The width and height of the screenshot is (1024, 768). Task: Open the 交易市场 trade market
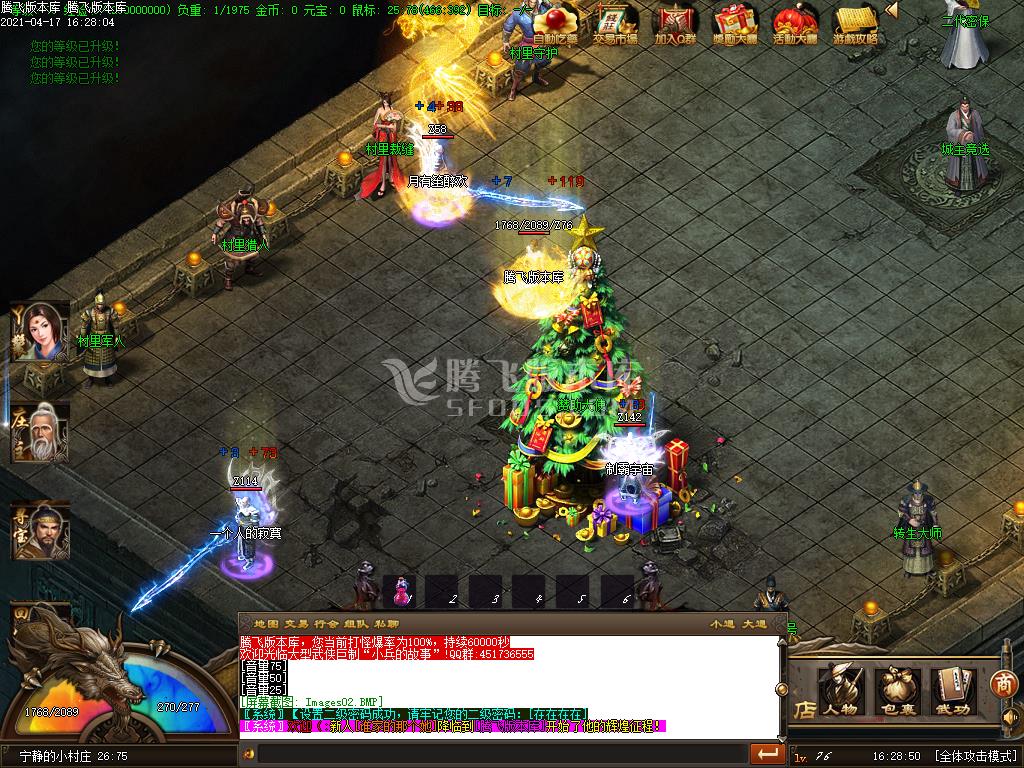coord(615,24)
